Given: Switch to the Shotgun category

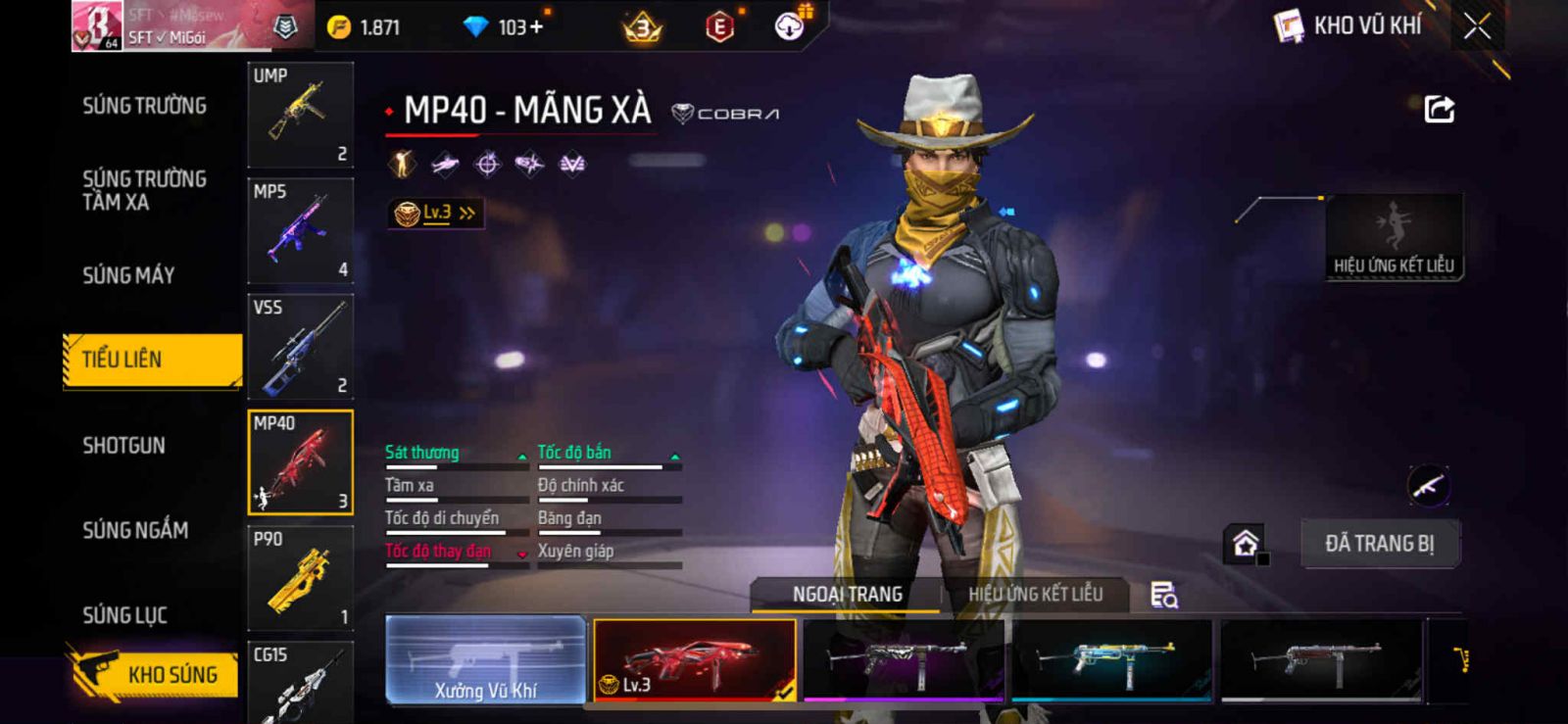Looking at the screenshot, I should tap(124, 446).
